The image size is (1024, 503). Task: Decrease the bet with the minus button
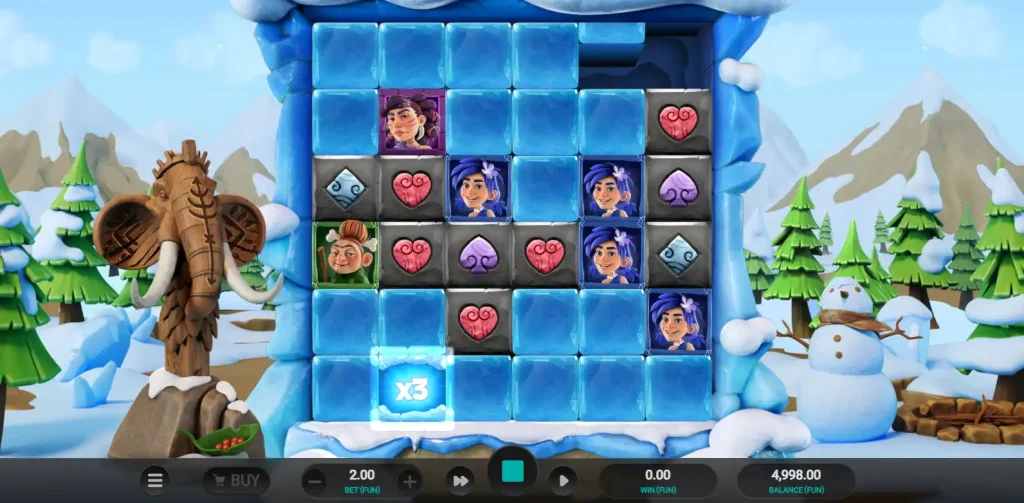[x=314, y=480]
